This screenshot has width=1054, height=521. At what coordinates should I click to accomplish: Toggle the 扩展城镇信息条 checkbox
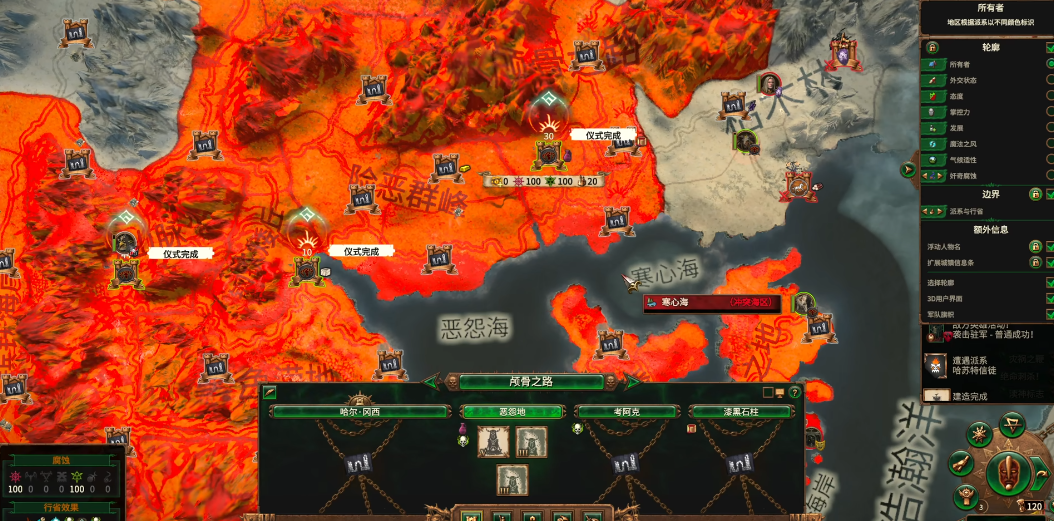(1048, 263)
